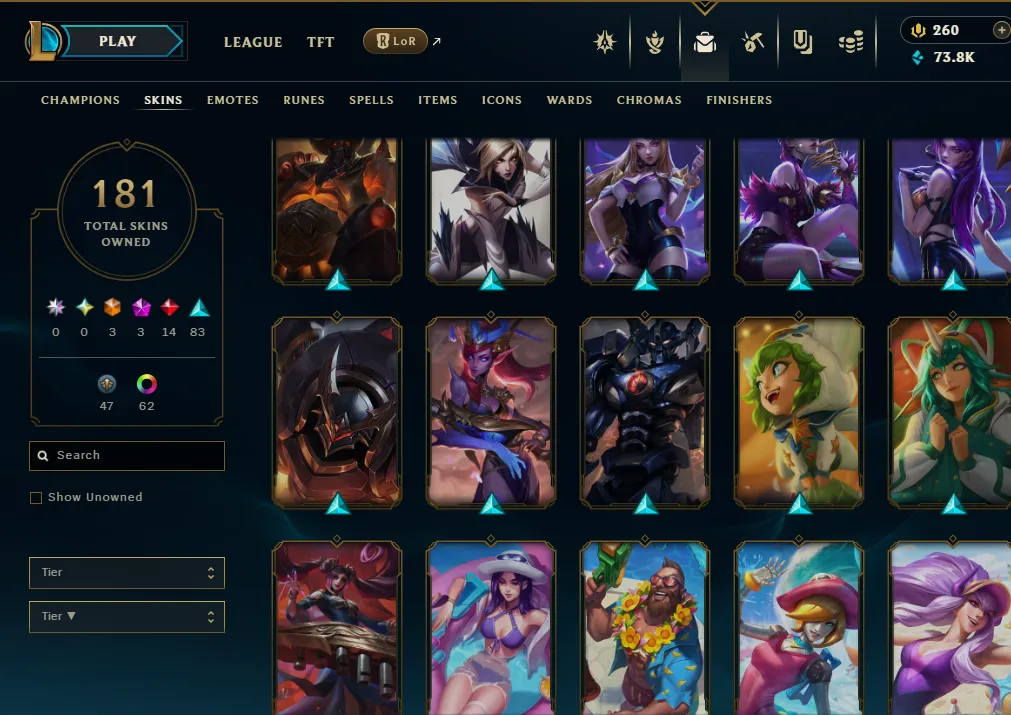Screen dimensions: 1011x715
Task: Click the plus button beside the 260 balance
Action: pyautogui.click(x=1000, y=30)
